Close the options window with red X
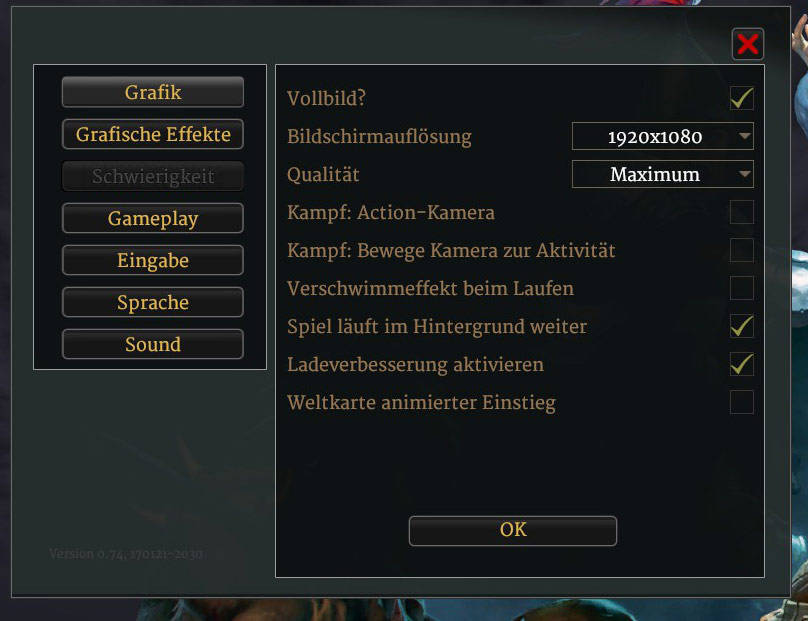Screen dimensions: 808x621 coord(748,44)
